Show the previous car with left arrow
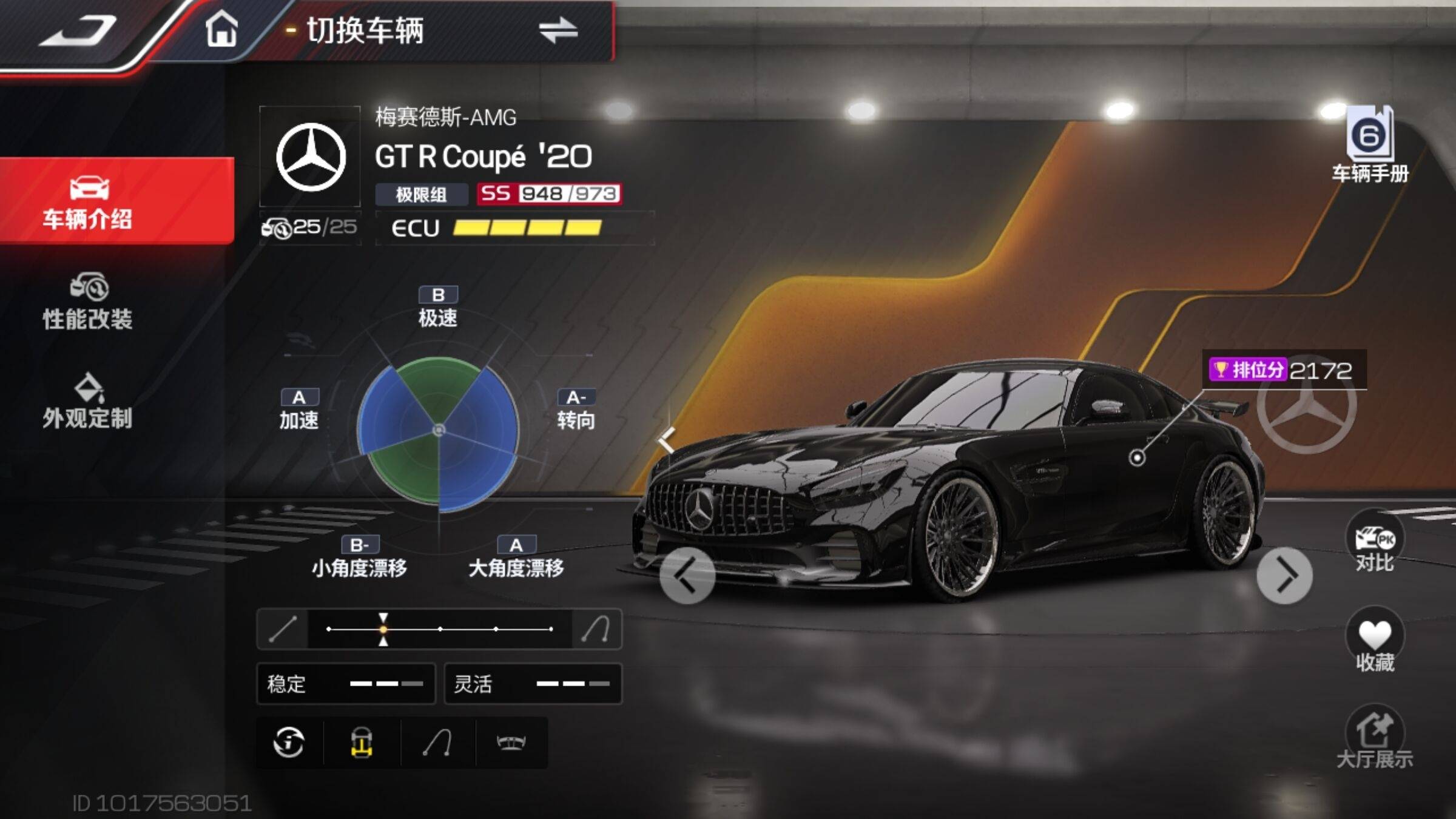 pyautogui.click(x=687, y=575)
